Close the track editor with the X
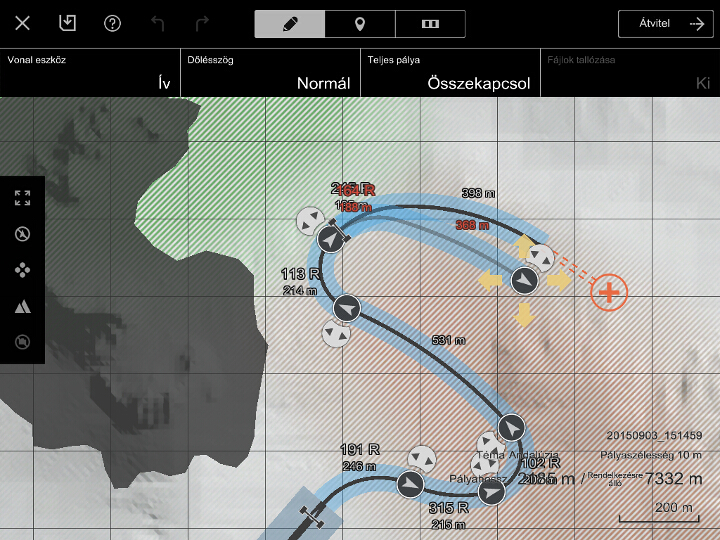Image resolution: width=720 pixels, height=540 pixels. click(23, 23)
